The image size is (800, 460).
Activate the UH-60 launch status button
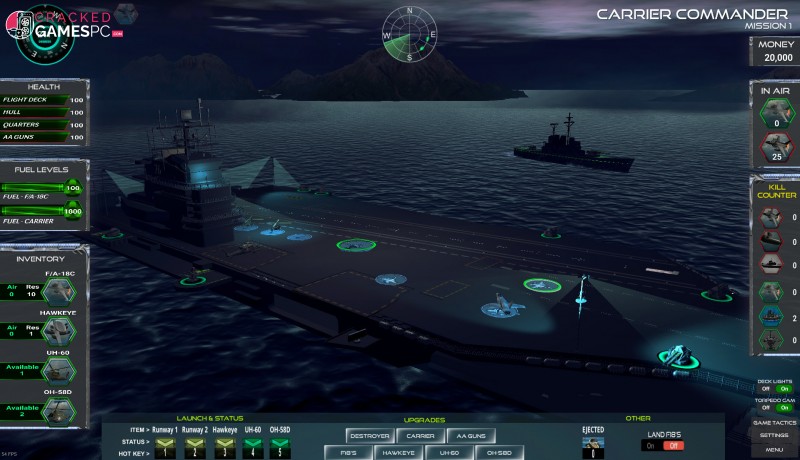[251, 441]
